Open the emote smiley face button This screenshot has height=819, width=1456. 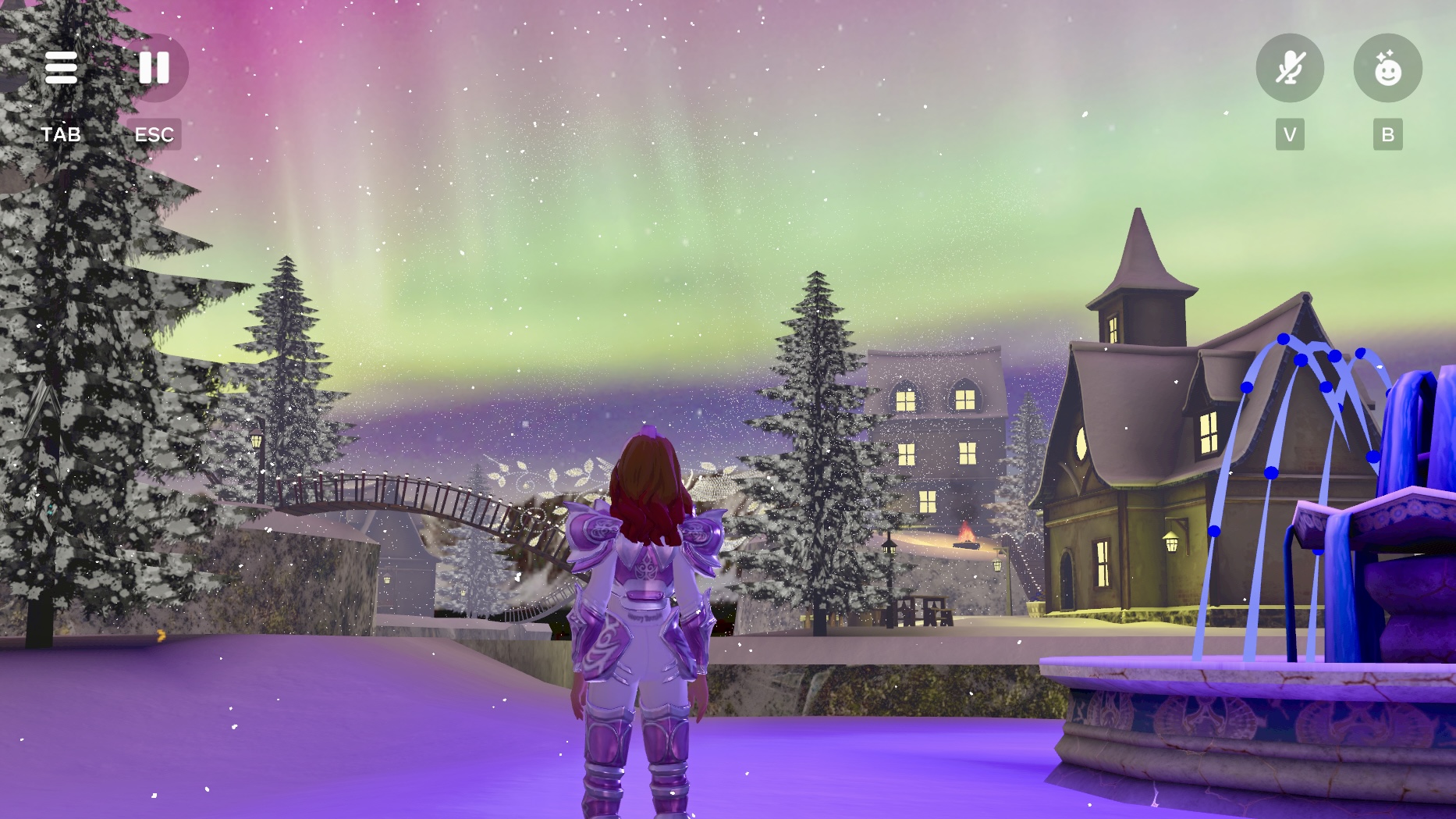(1387, 69)
